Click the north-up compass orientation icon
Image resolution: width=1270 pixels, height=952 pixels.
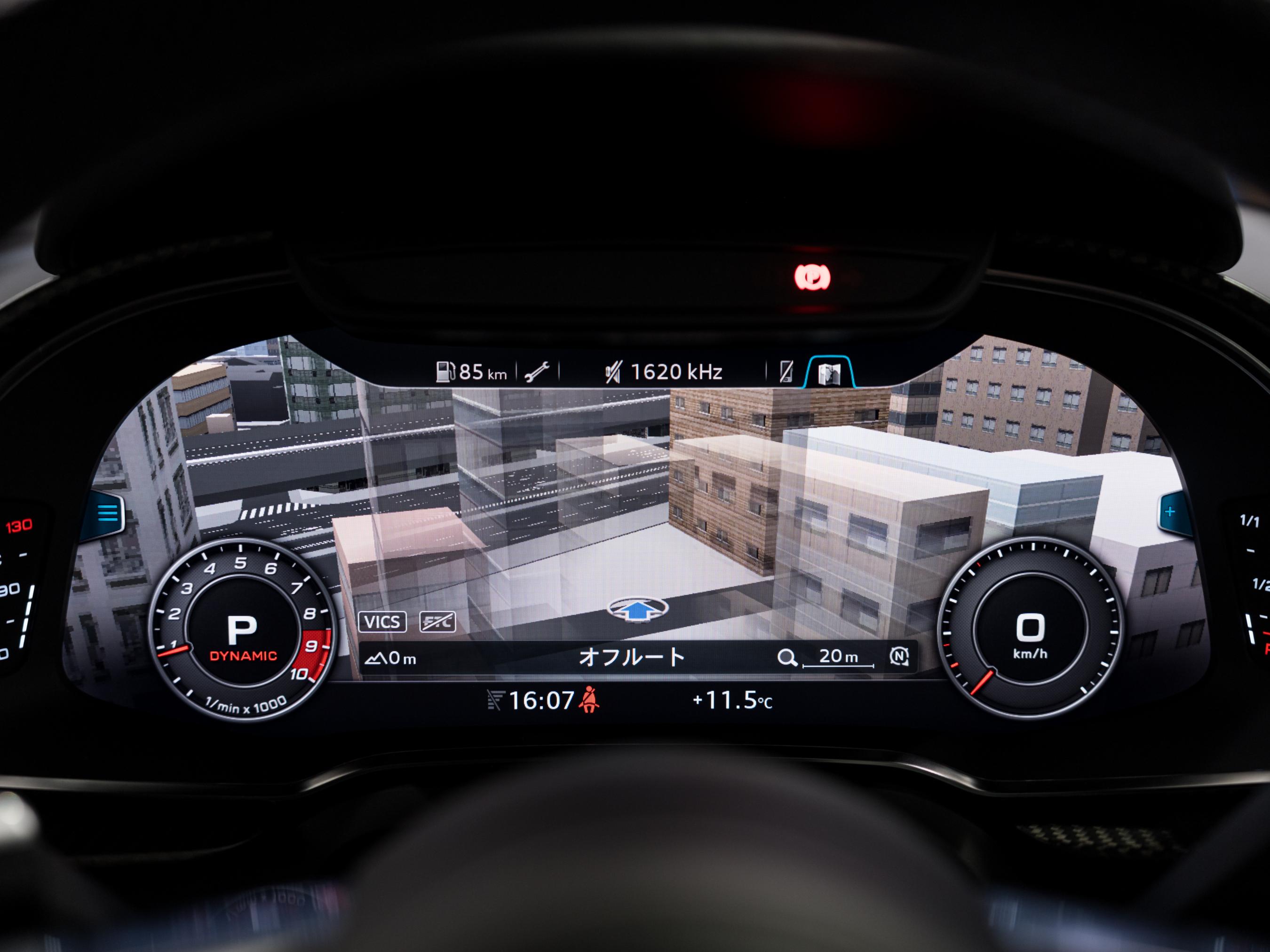tap(898, 656)
